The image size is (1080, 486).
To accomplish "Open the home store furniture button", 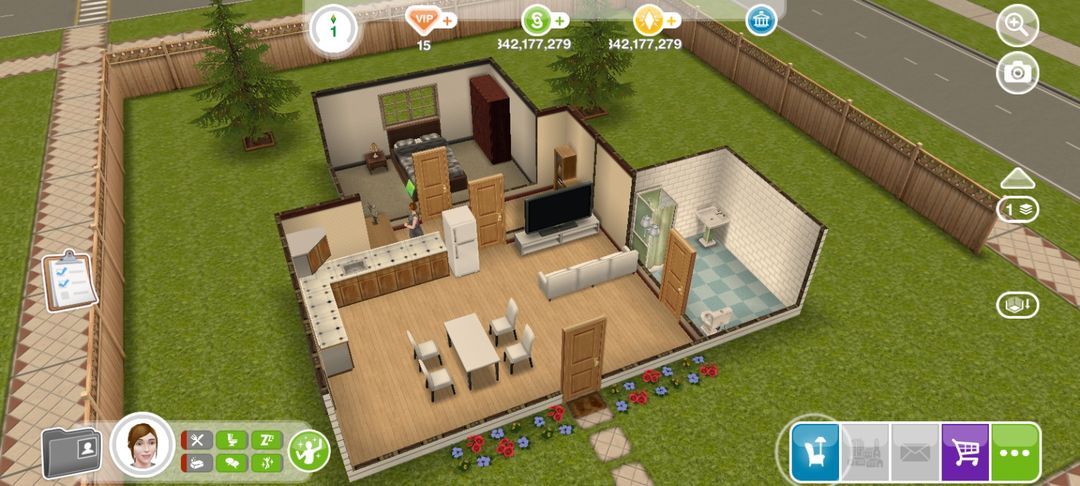I will click(815, 452).
